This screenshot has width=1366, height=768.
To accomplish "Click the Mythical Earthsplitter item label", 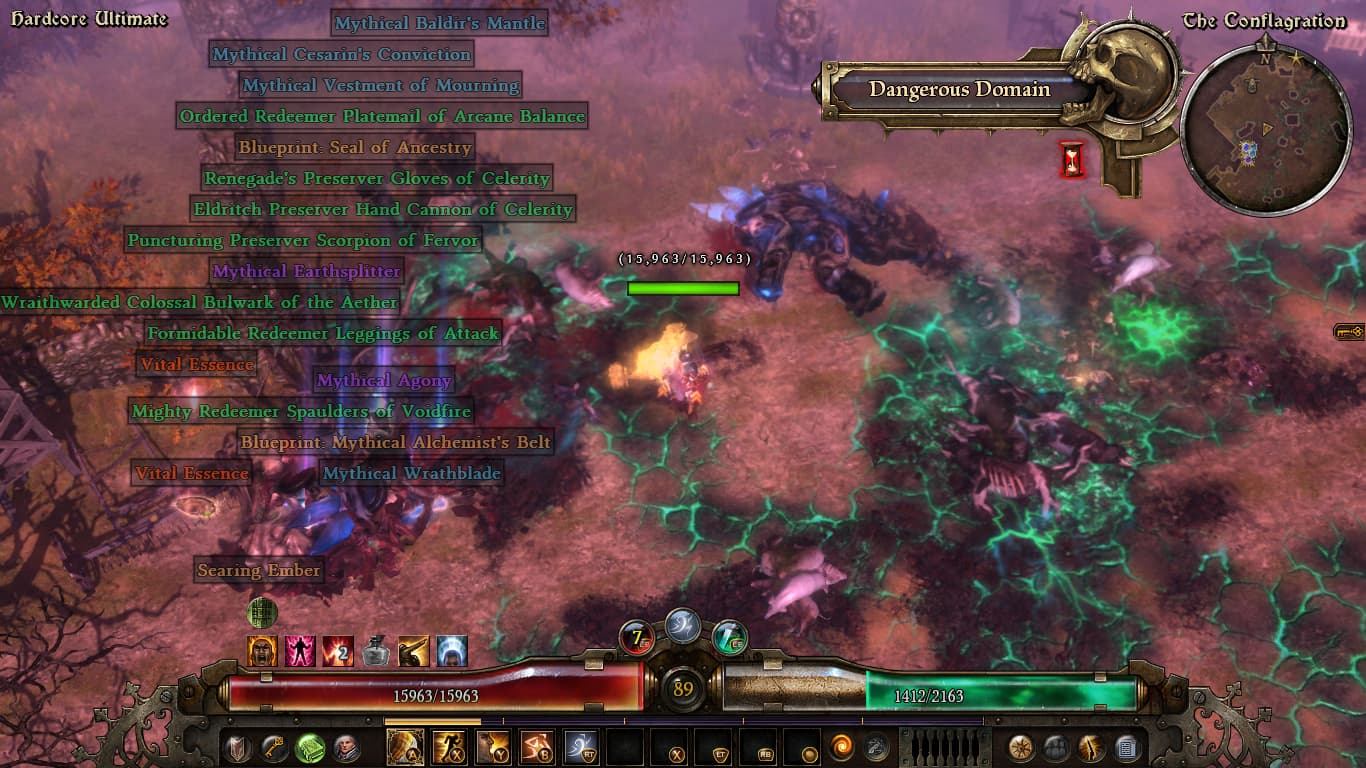I will click(x=306, y=271).
